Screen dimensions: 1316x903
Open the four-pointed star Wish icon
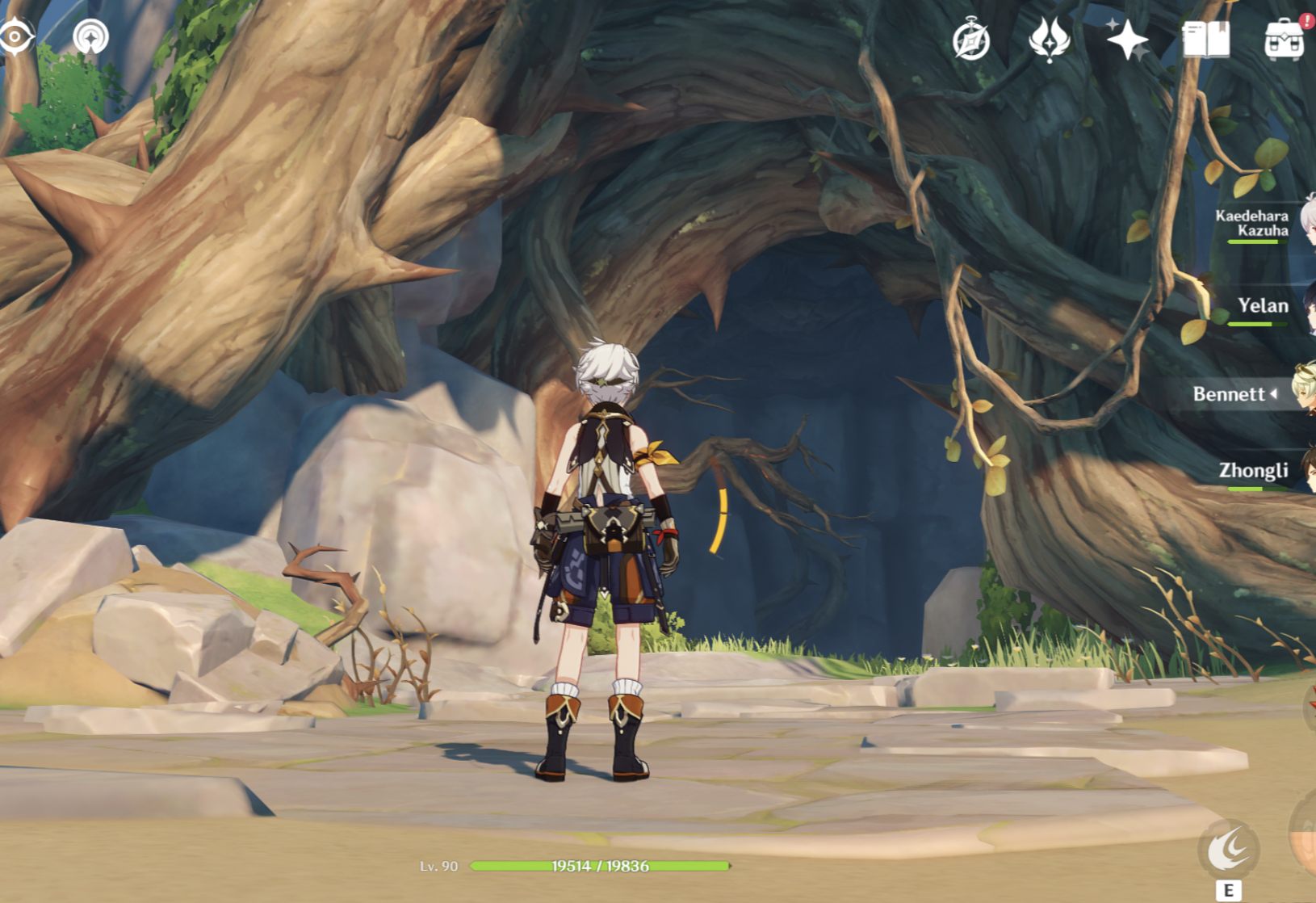point(1127,39)
